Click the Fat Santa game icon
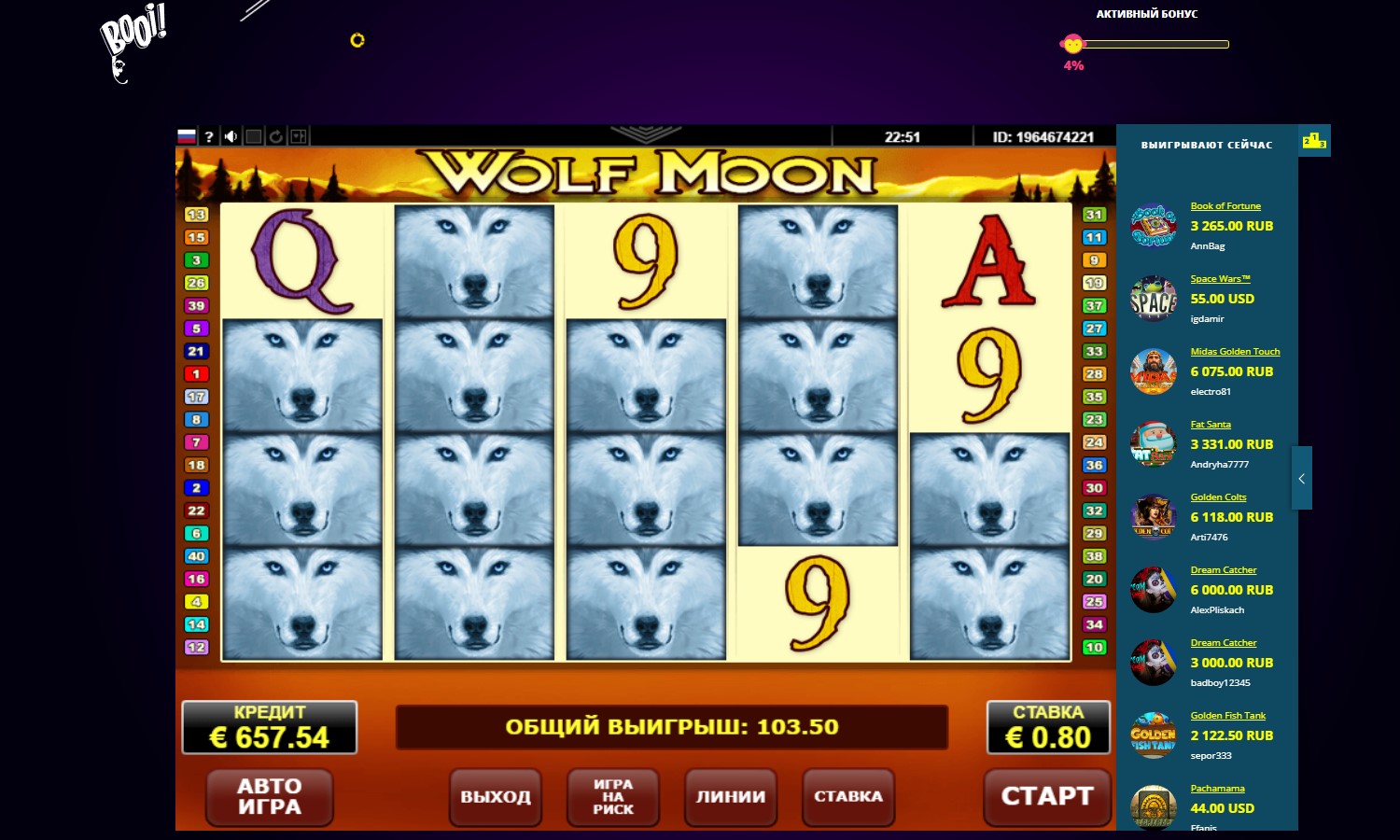 pos(1154,444)
